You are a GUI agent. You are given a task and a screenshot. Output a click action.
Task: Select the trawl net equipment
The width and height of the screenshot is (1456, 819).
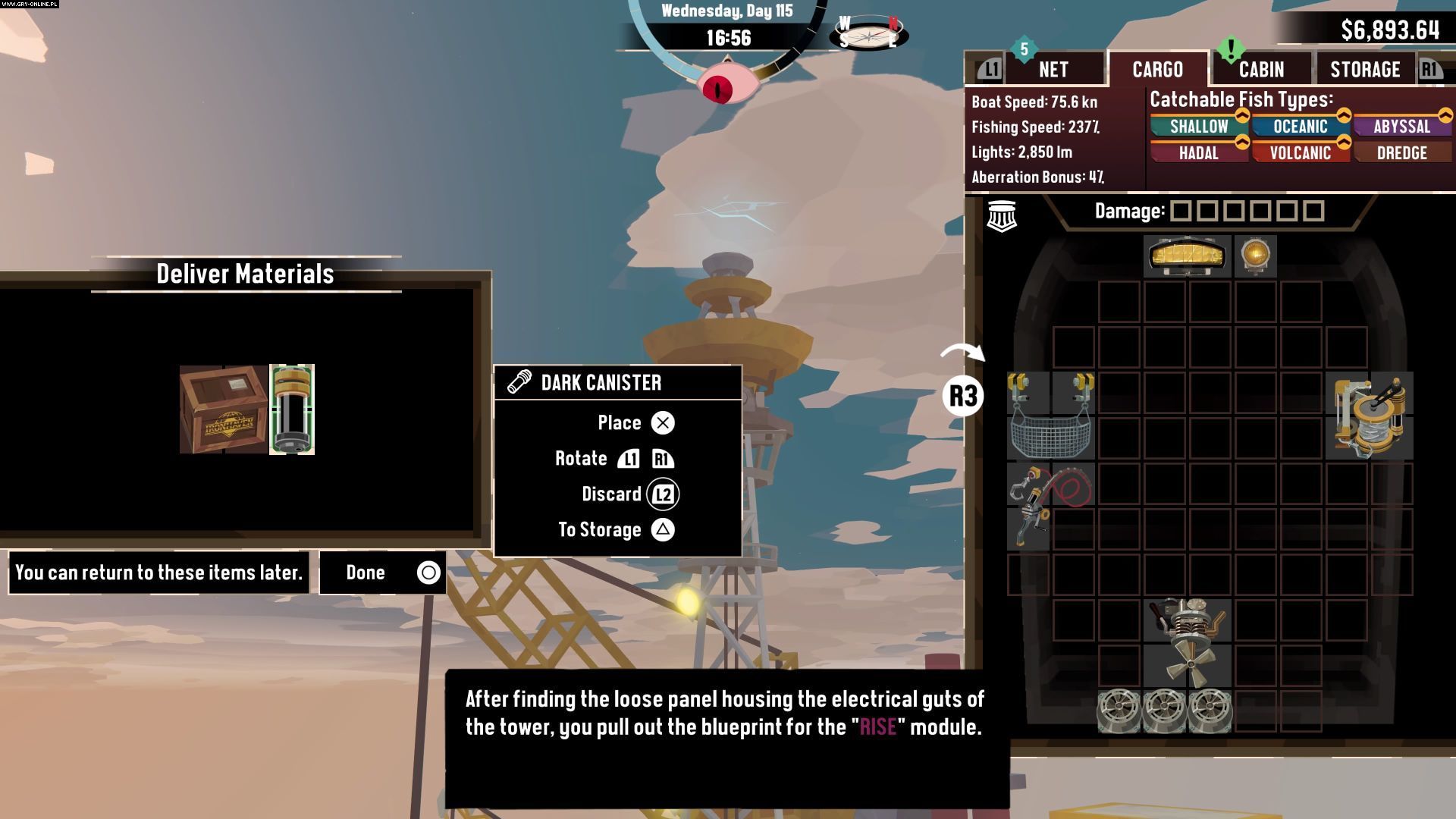tap(1050, 416)
